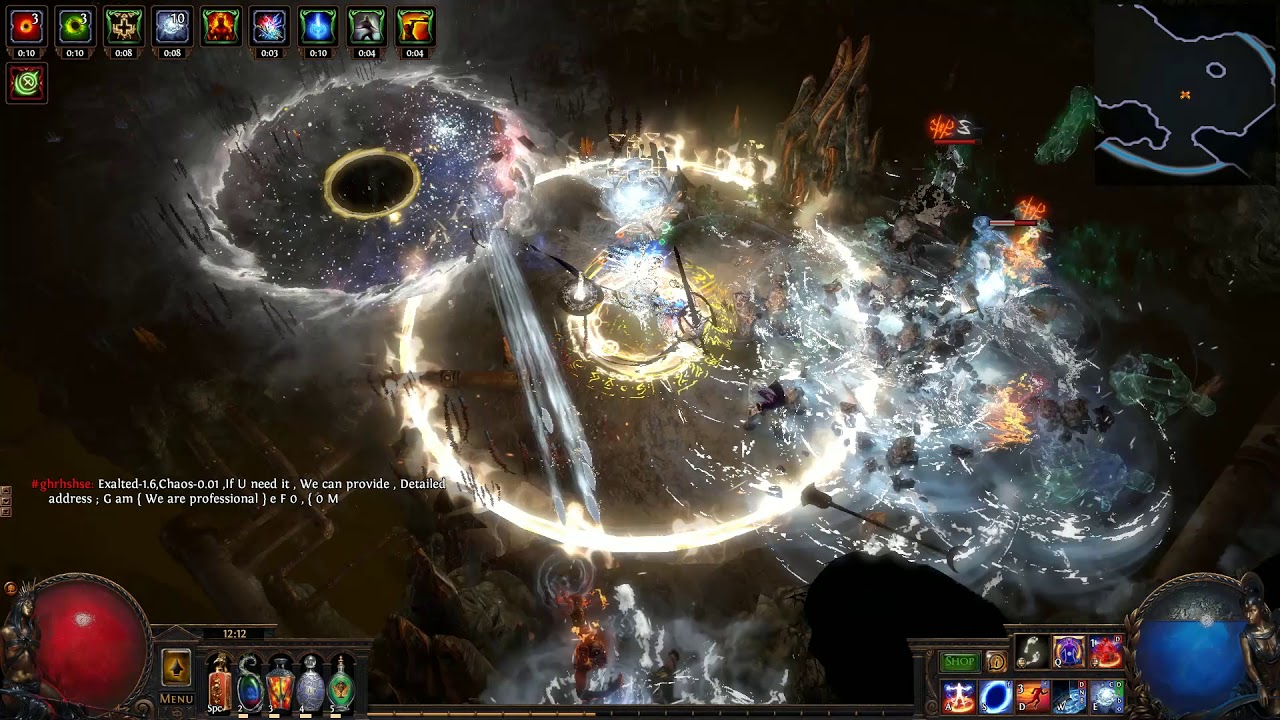Click the round info button beside Shop
The height and width of the screenshot is (720, 1280).
(996, 662)
